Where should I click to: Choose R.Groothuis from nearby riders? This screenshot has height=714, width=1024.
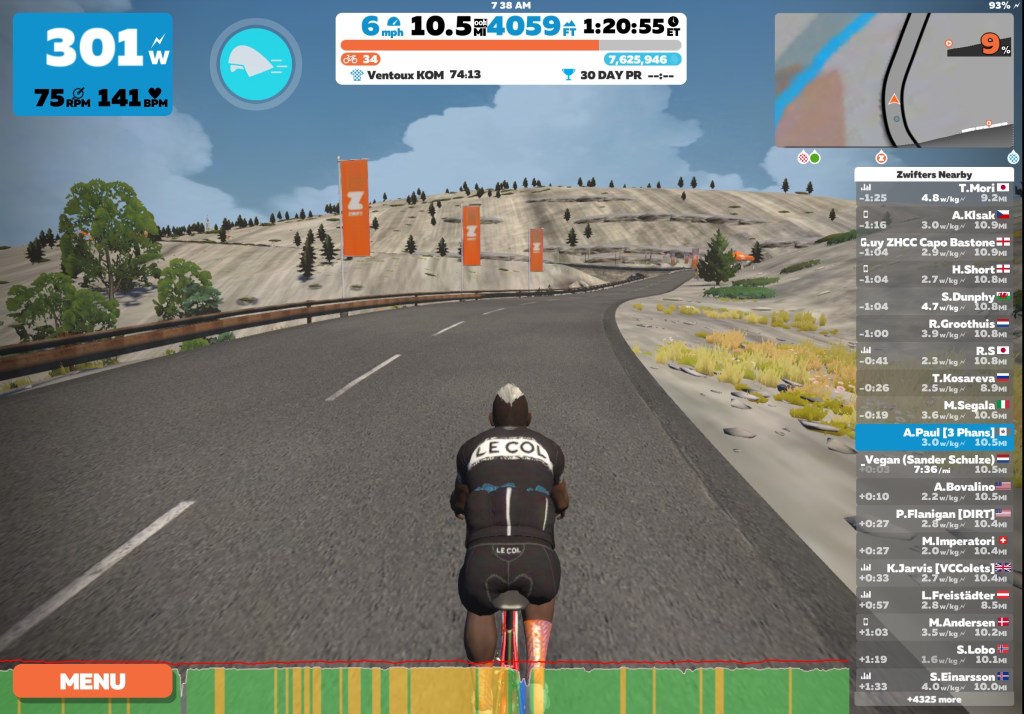pyautogui.click(x=934, y=329)
